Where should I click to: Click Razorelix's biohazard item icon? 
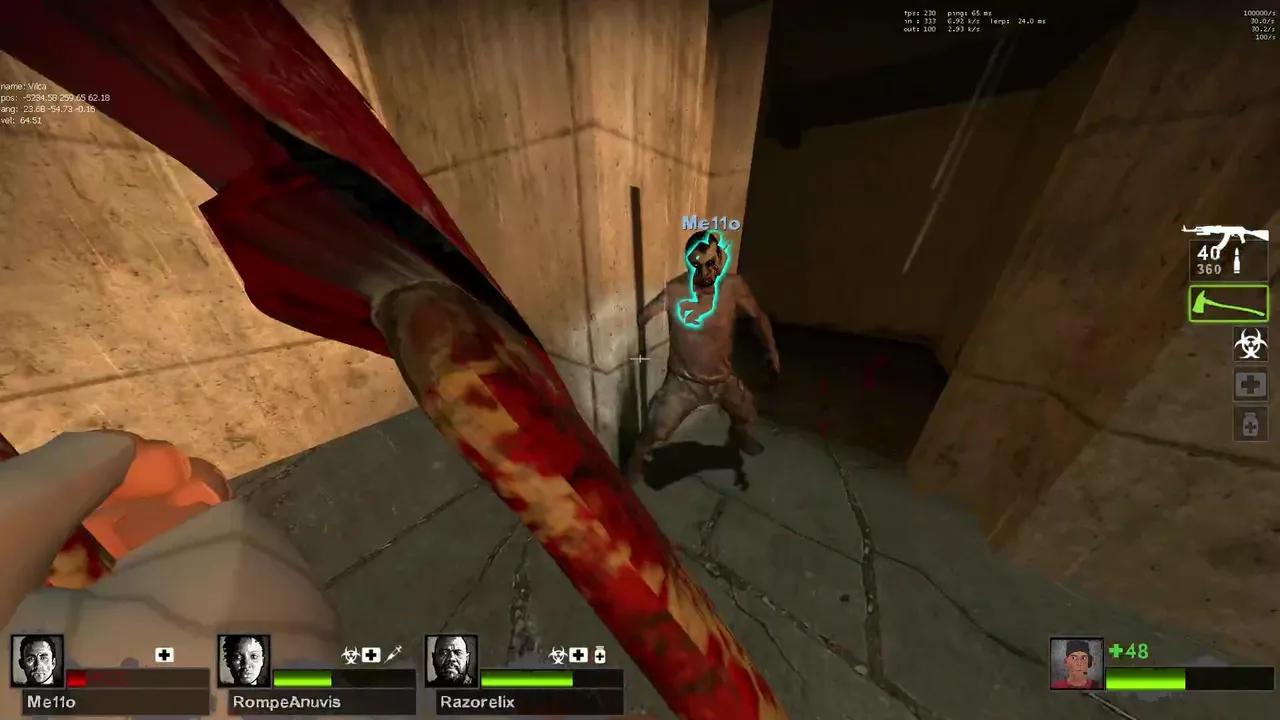(x=557, y=654)
